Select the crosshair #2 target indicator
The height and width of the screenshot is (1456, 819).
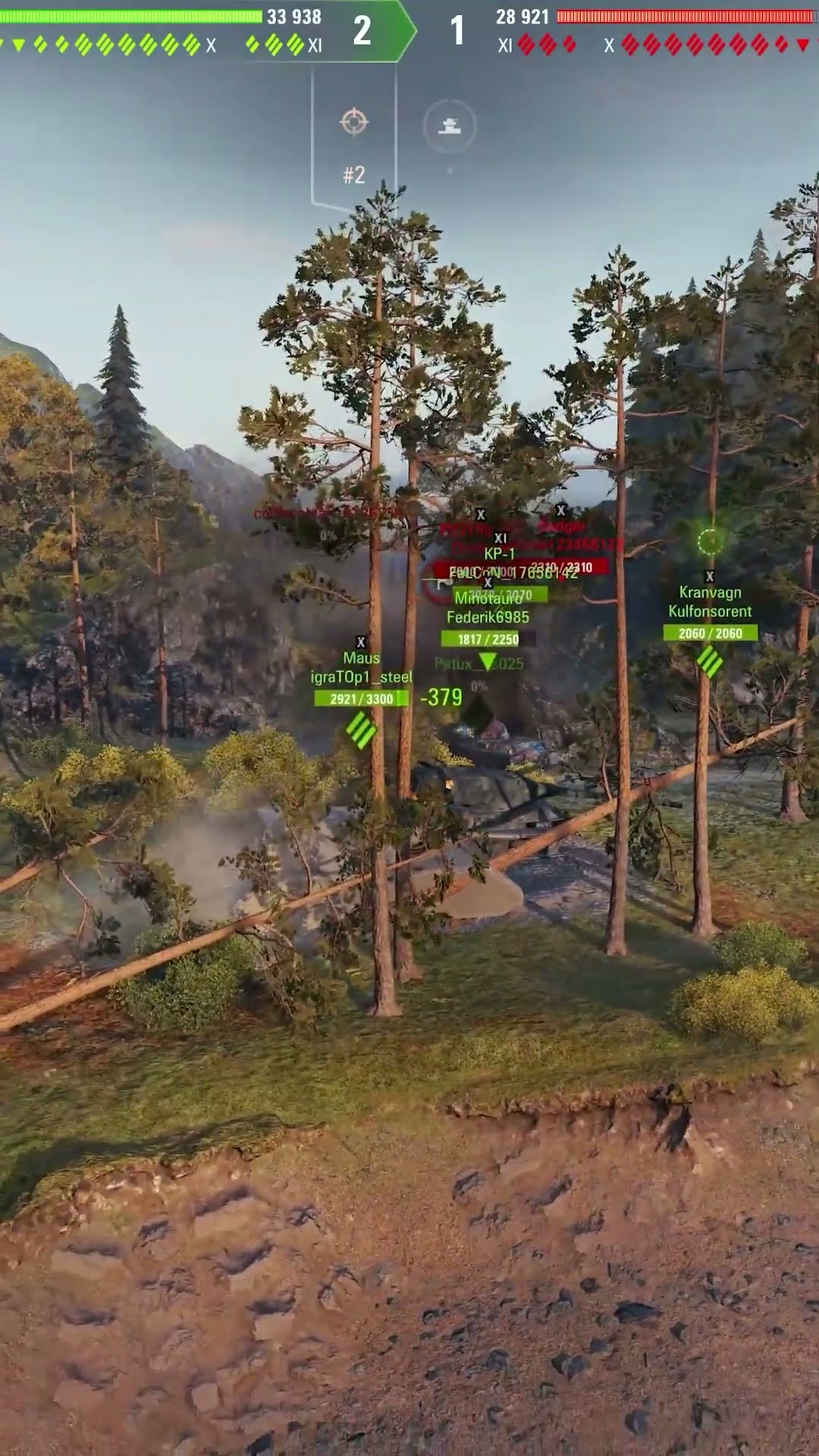(x=354, y=123)
